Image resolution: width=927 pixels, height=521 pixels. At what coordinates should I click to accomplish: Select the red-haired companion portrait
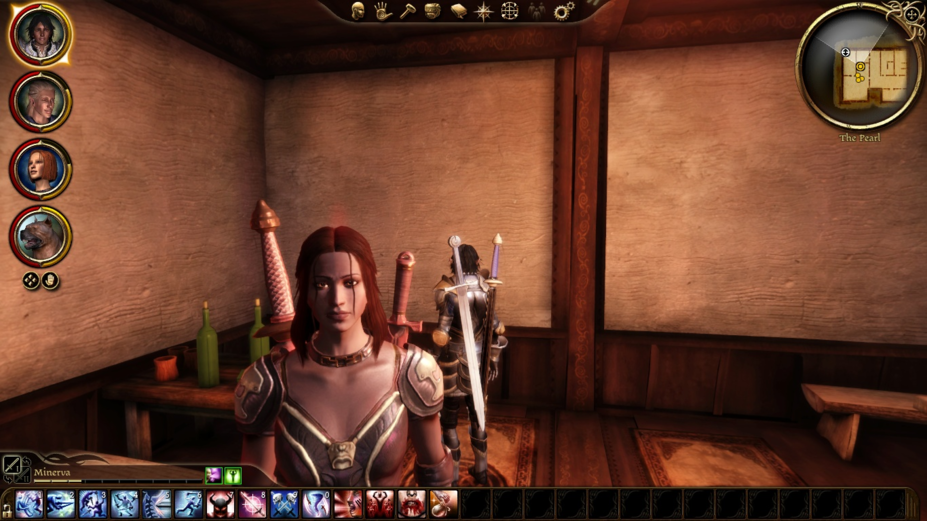point(41,168)
